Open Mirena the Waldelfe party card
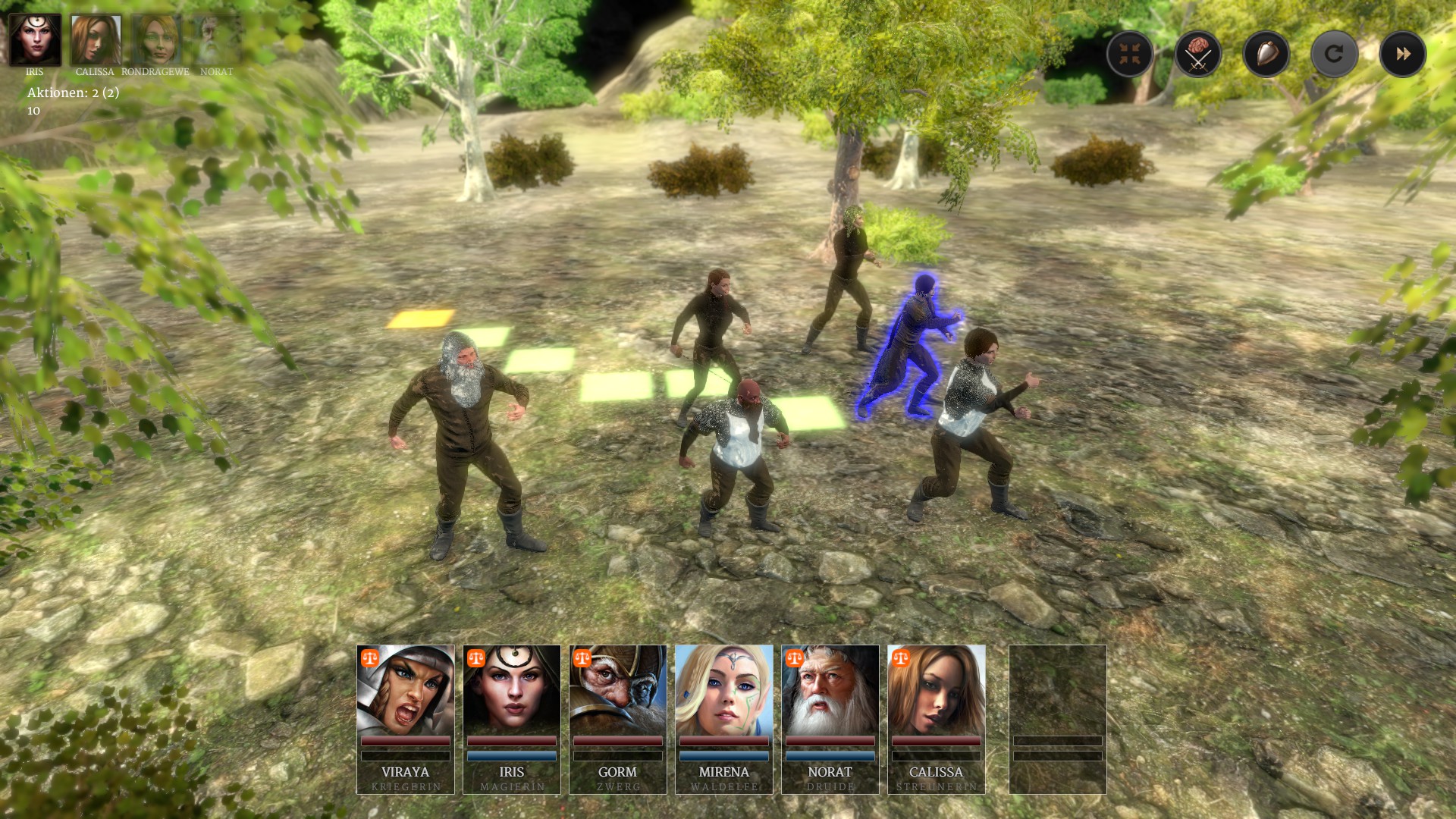 click(724, 719)
